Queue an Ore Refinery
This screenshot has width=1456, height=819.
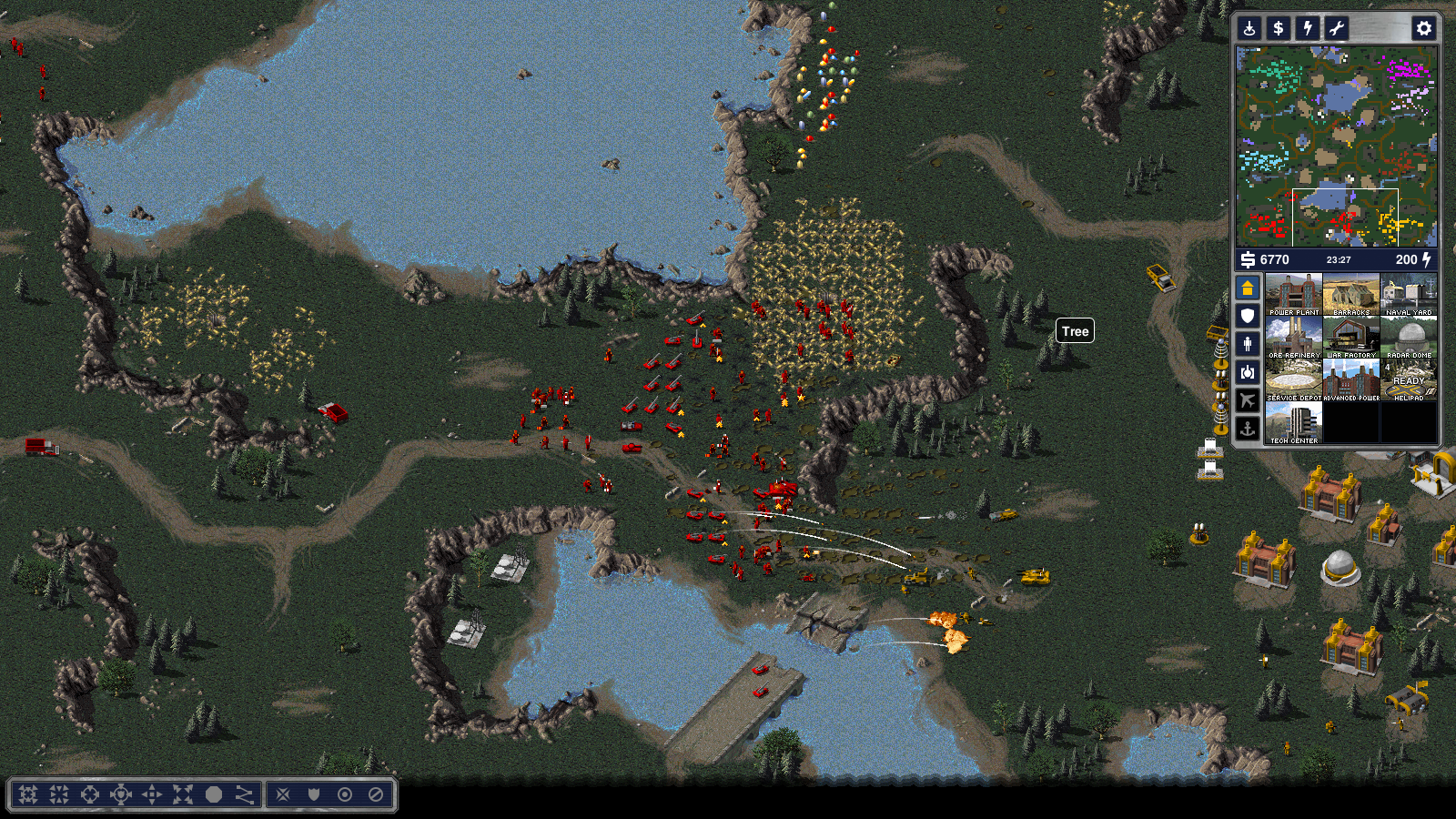click(x=1293, y=337)
